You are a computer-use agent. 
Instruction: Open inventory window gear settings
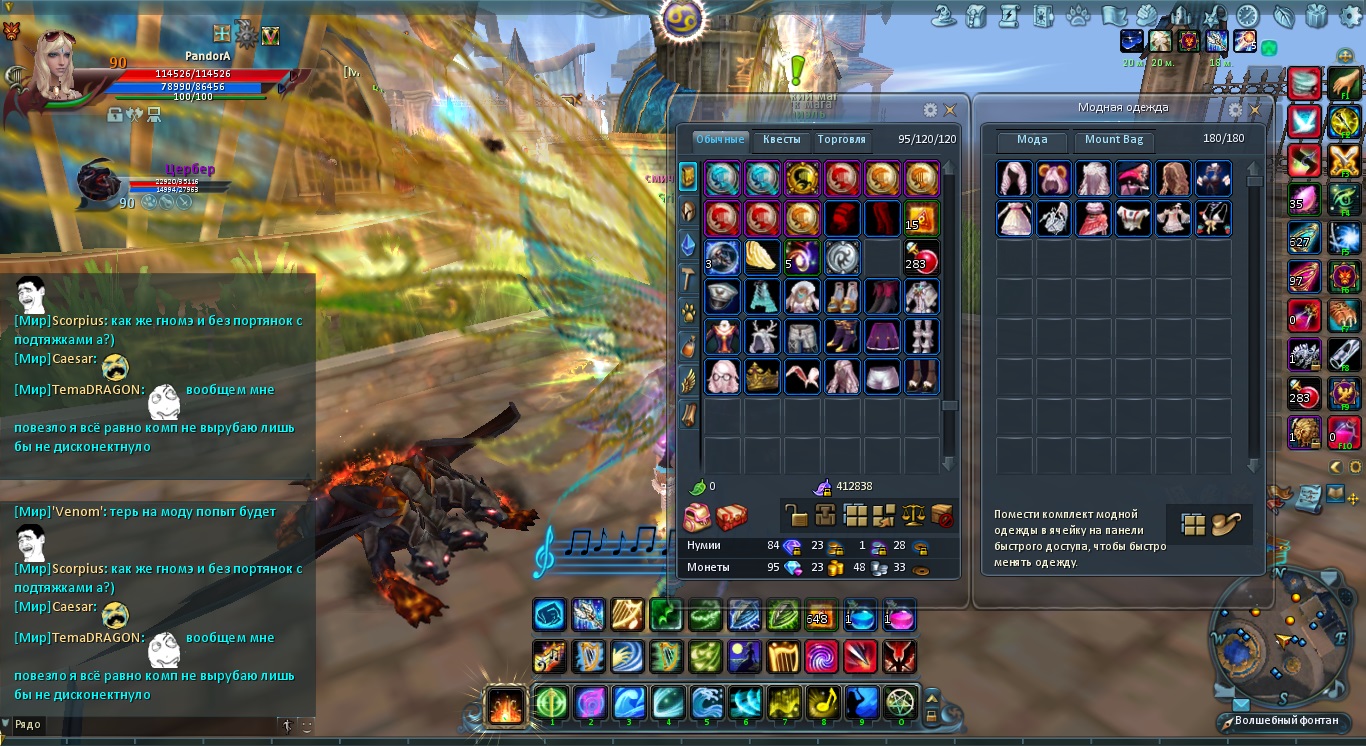[x=930, y=110]
